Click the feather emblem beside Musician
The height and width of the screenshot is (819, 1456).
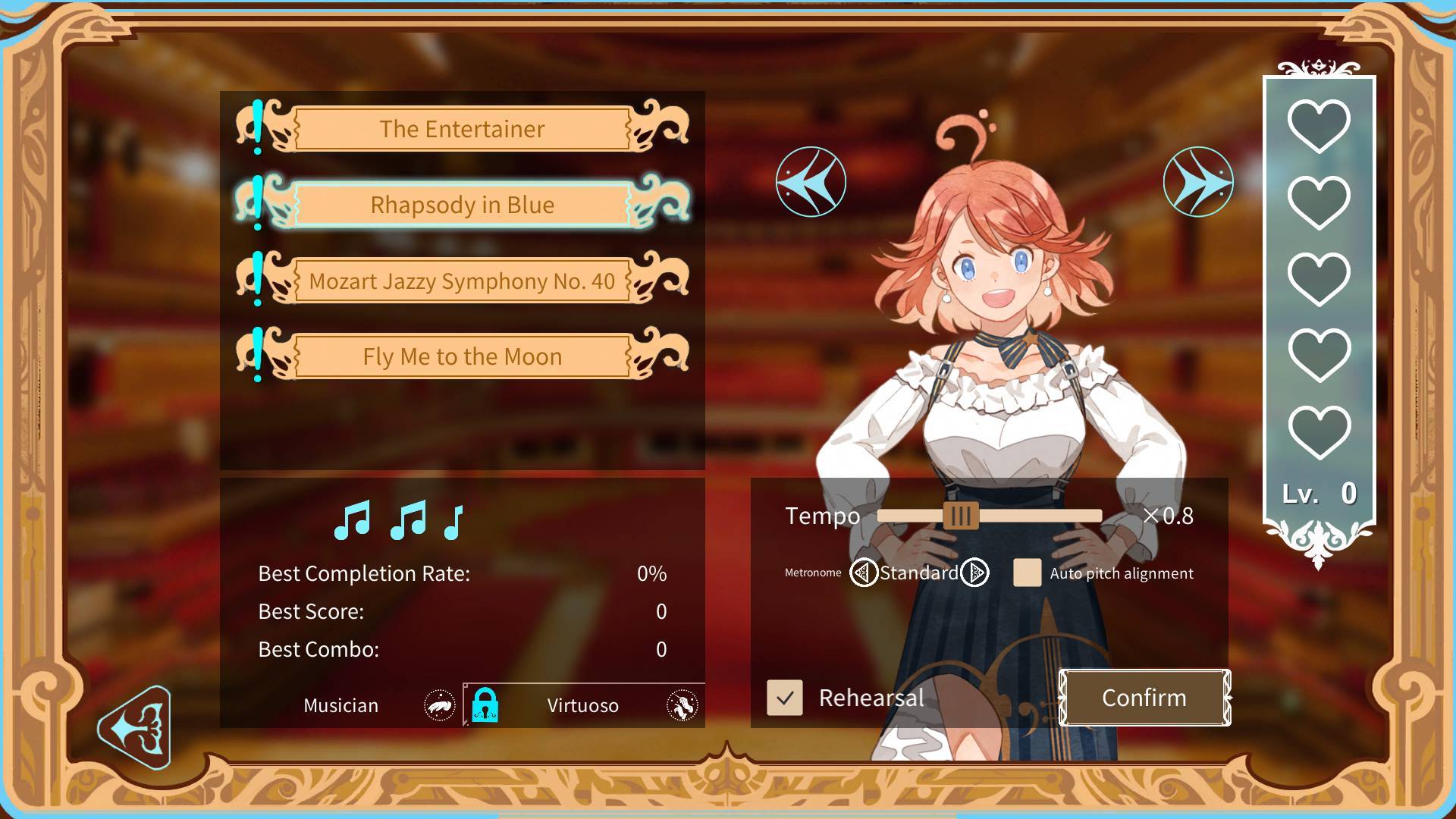(x=438, y=705)
